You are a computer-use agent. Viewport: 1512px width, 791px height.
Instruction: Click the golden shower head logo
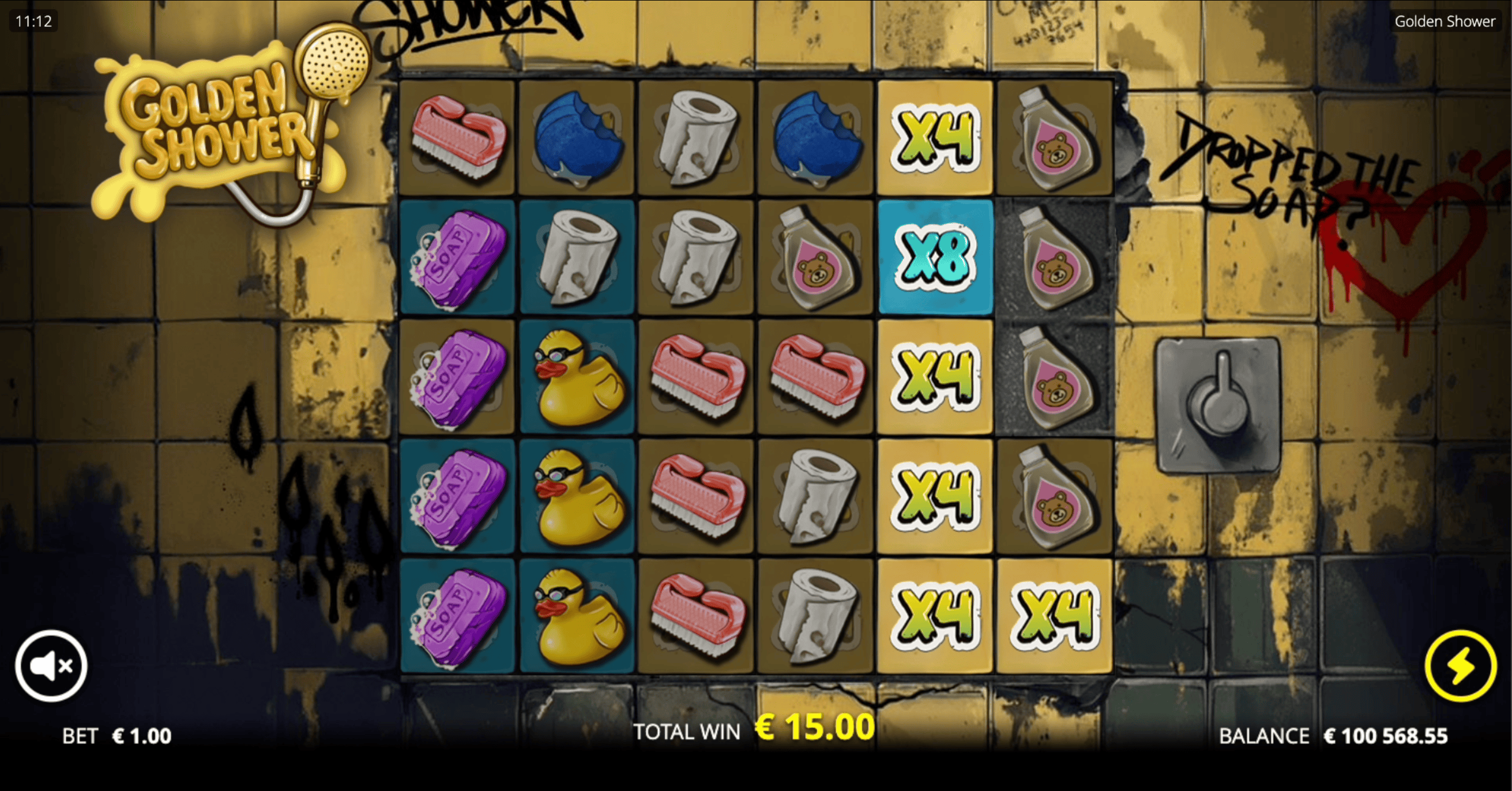pos(329,65)
